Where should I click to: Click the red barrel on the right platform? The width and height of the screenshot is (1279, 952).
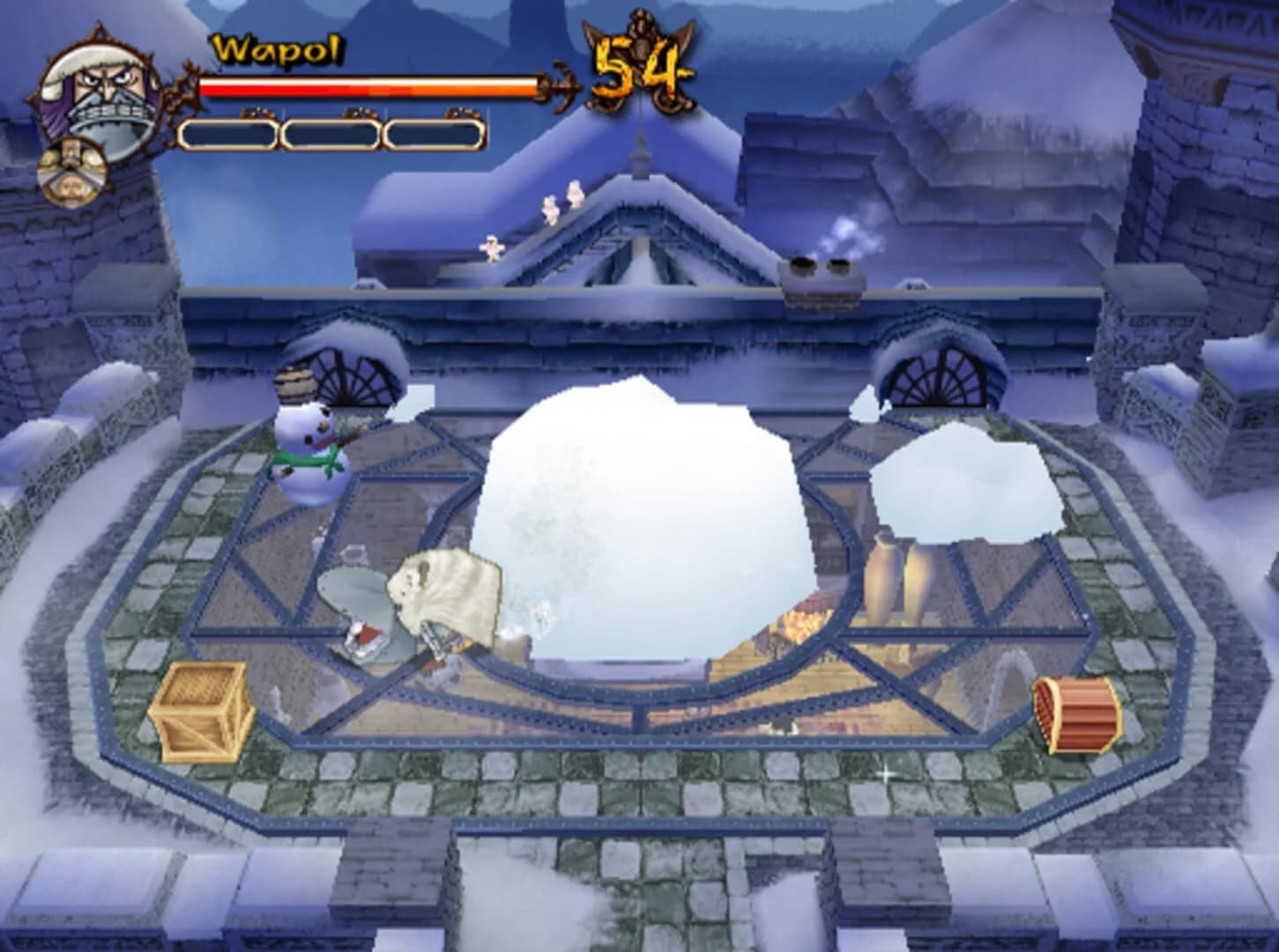click(x=1074, y=712)
